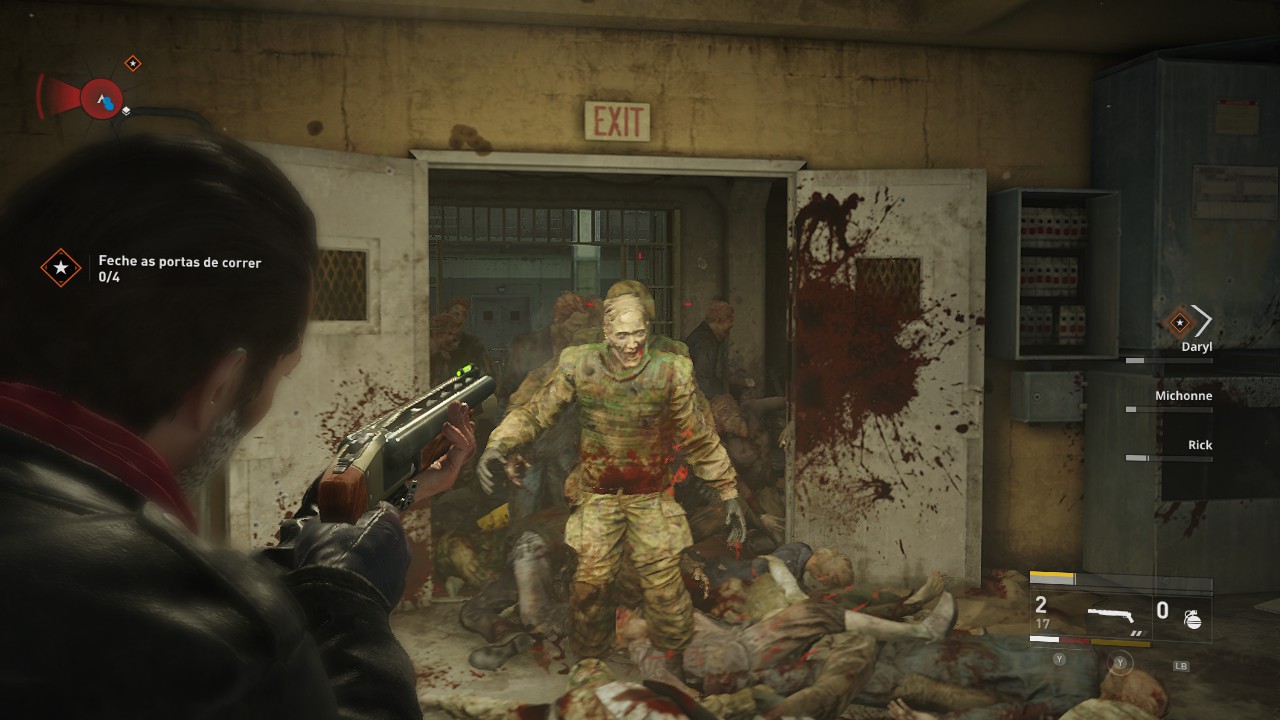Select teammate Michonne in the squad list
Image resolution: width=1280 pixels, height=720 pixels.
(1183, 396)
